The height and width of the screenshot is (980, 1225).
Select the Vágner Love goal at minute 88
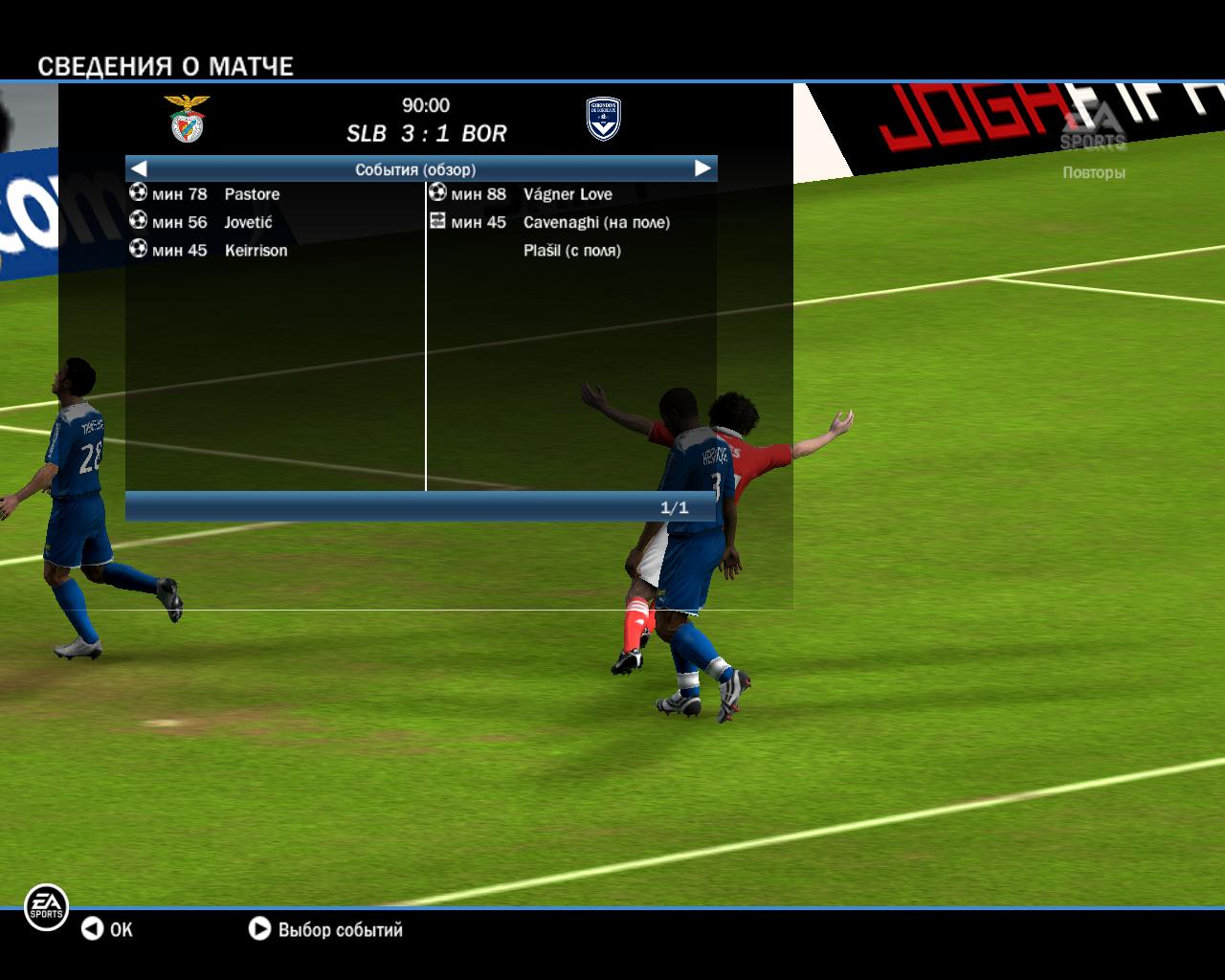pyautogui.click(x=567, y=194)
